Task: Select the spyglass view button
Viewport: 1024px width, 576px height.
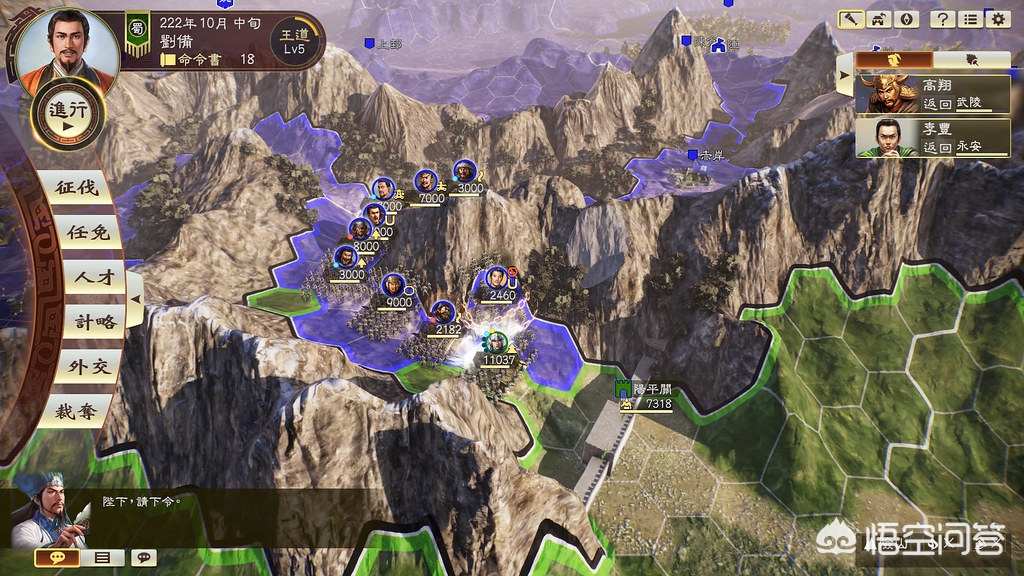Action: tap(853, 19)
